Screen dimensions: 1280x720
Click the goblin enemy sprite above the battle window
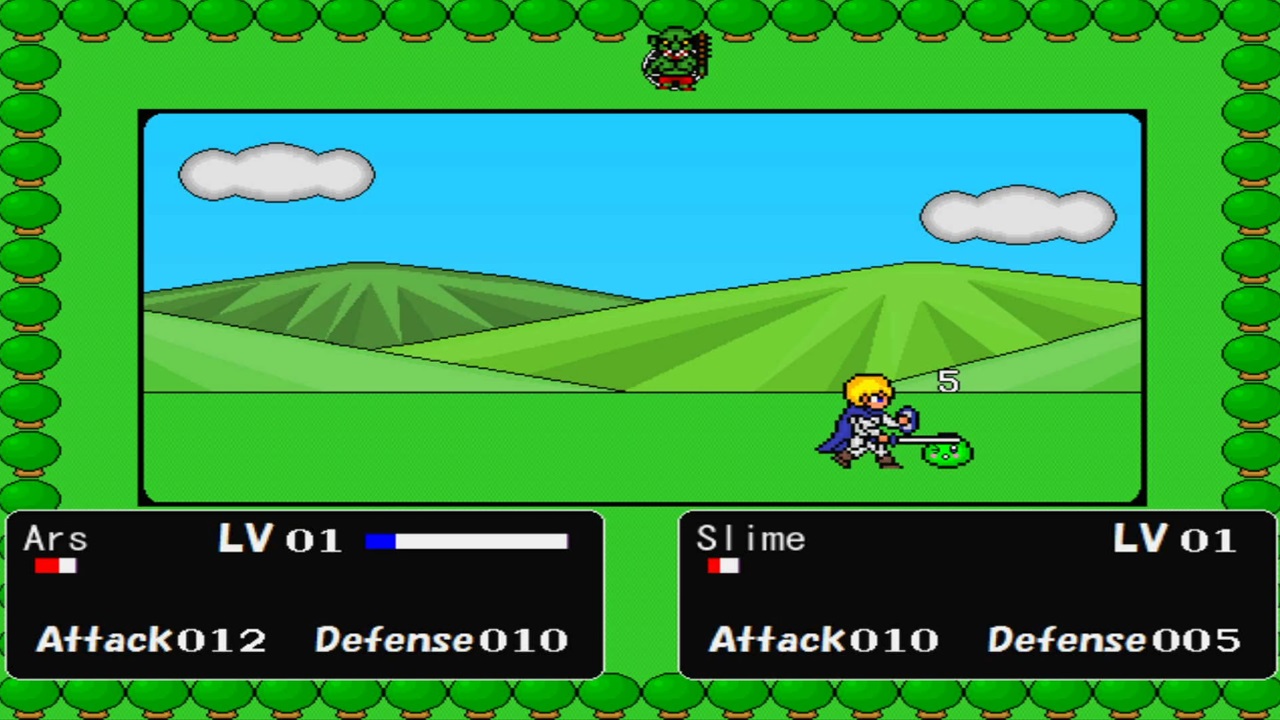tap(675, 58)
